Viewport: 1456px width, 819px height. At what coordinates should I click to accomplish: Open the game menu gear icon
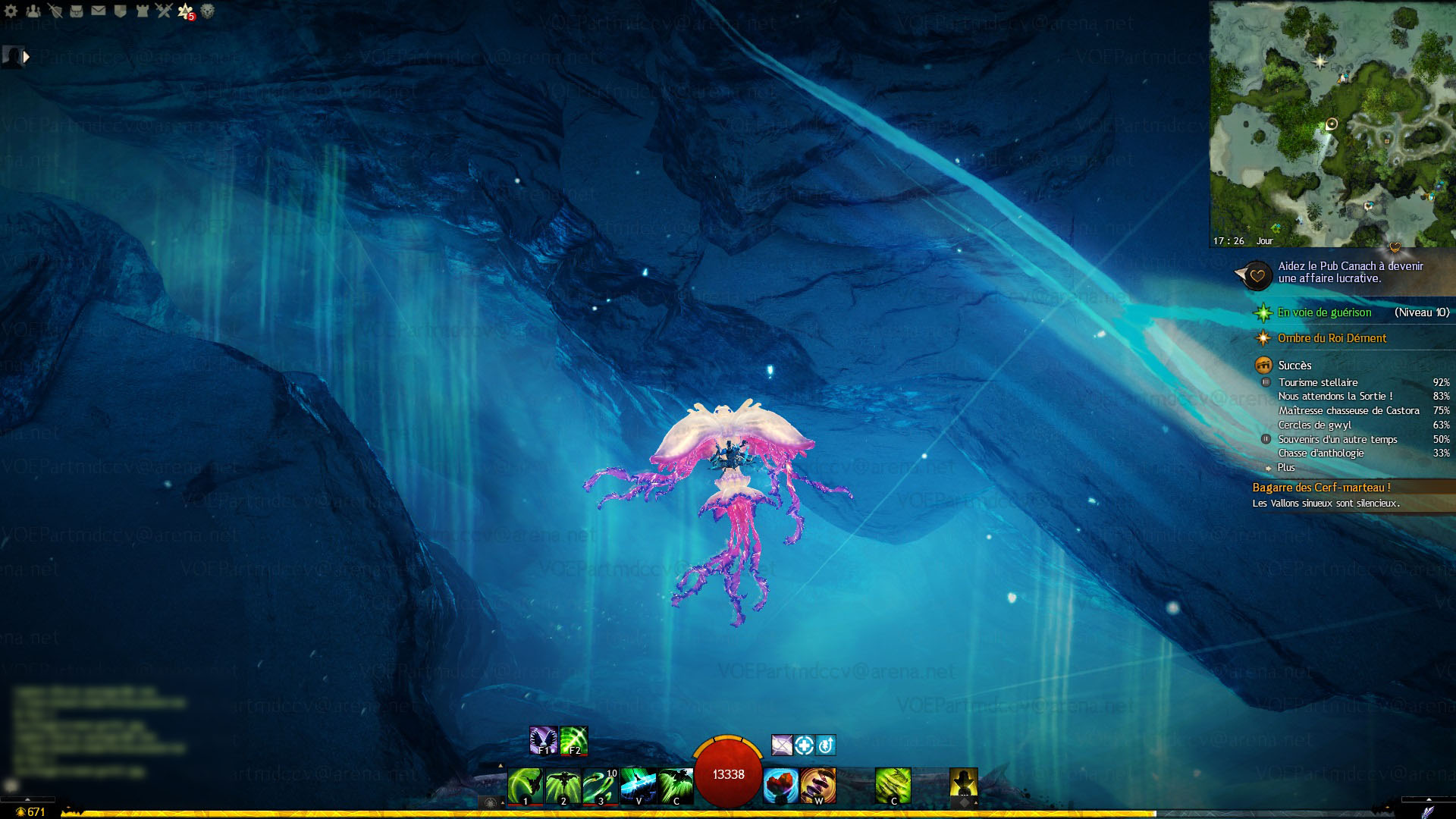tap(11, 11)
